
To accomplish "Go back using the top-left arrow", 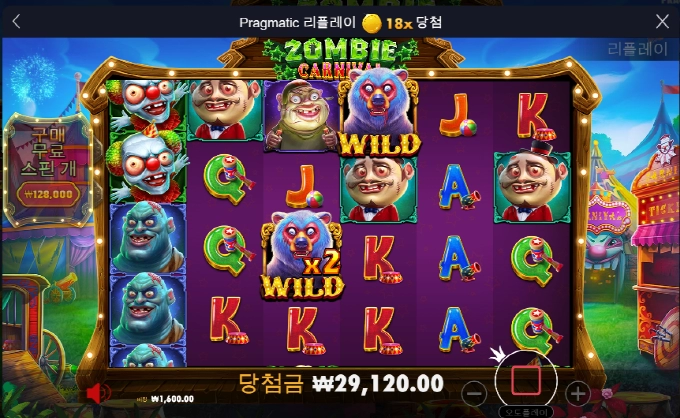I will click(x=17, y=21).
